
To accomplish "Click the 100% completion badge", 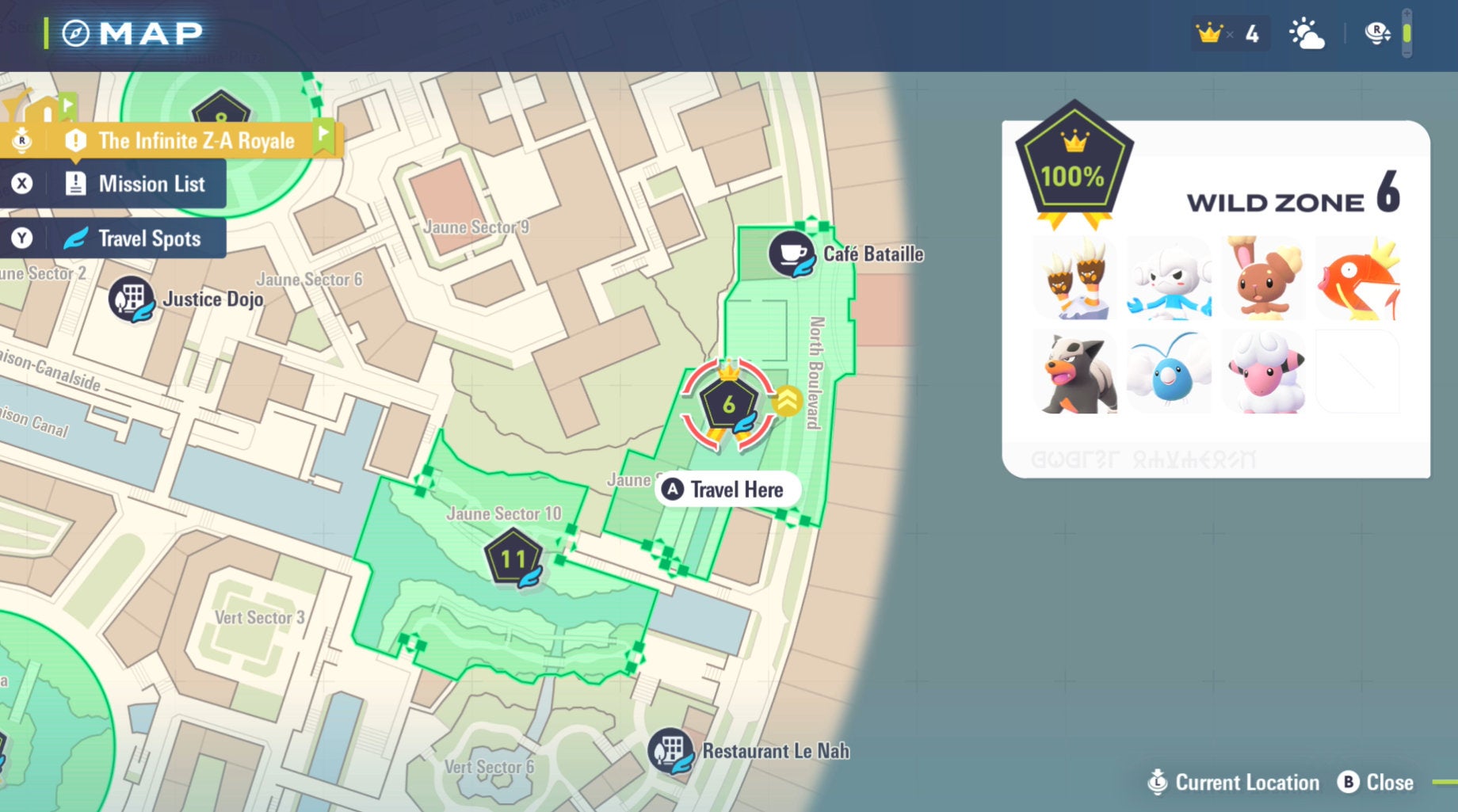I will pos(1074,164).
